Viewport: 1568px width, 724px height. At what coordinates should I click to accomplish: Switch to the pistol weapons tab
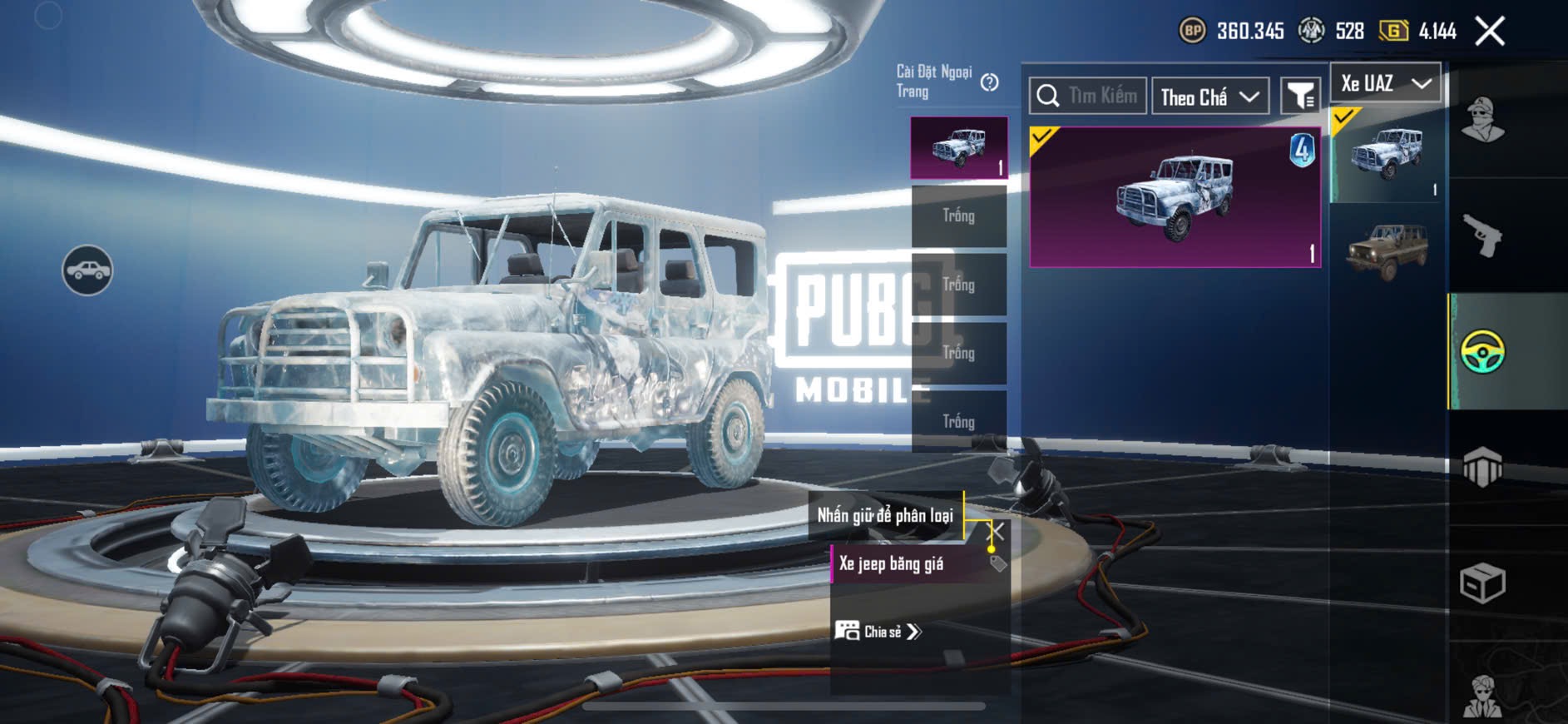pyautogui.click(x=1482, y=236)
